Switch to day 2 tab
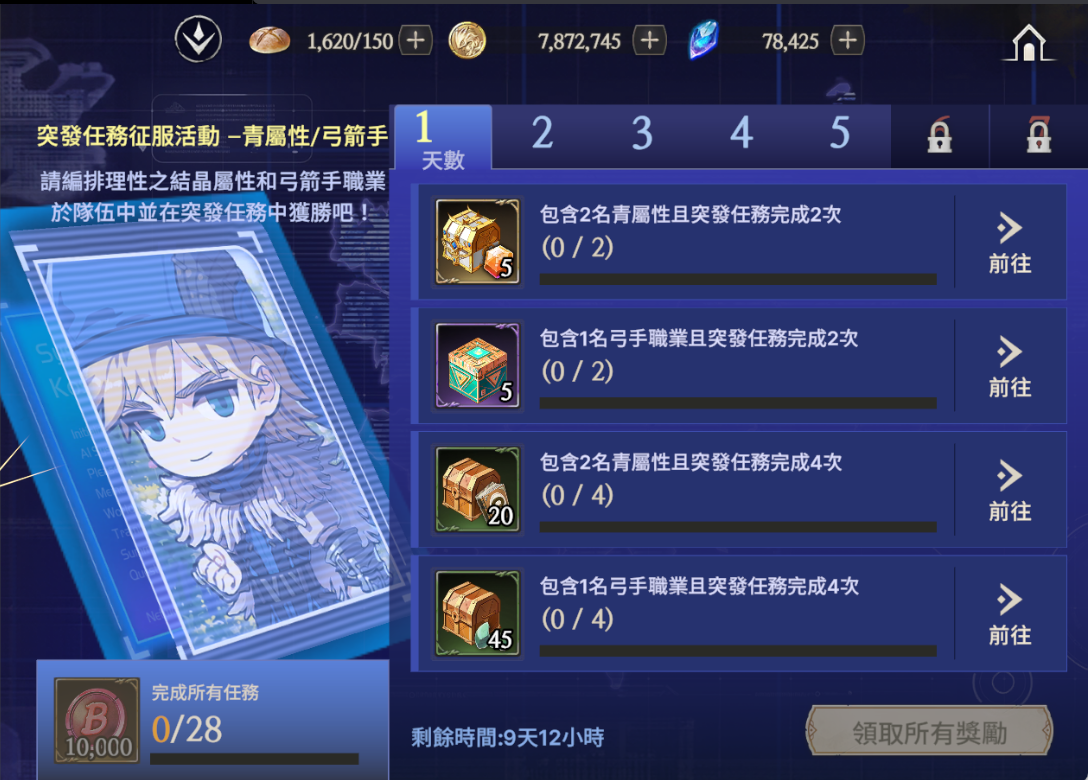Viewport: 1088px width, 780px height. click(542, 134)
